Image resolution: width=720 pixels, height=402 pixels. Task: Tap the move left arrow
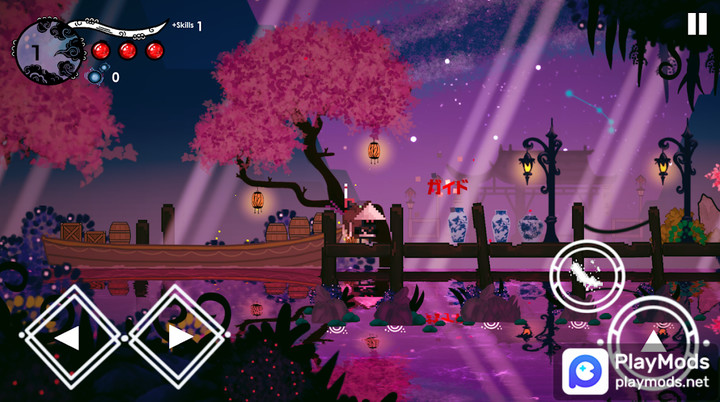(67, 337)
